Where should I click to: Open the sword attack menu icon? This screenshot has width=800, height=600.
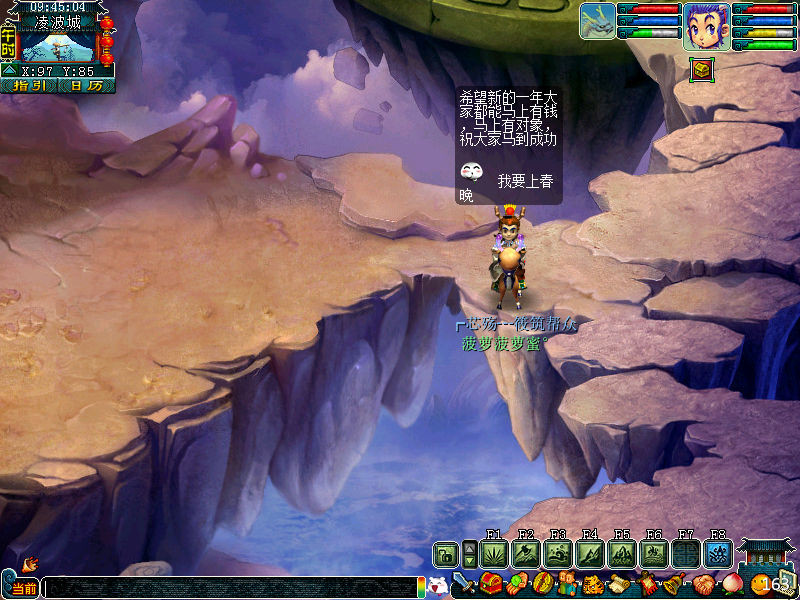(464, 583)
